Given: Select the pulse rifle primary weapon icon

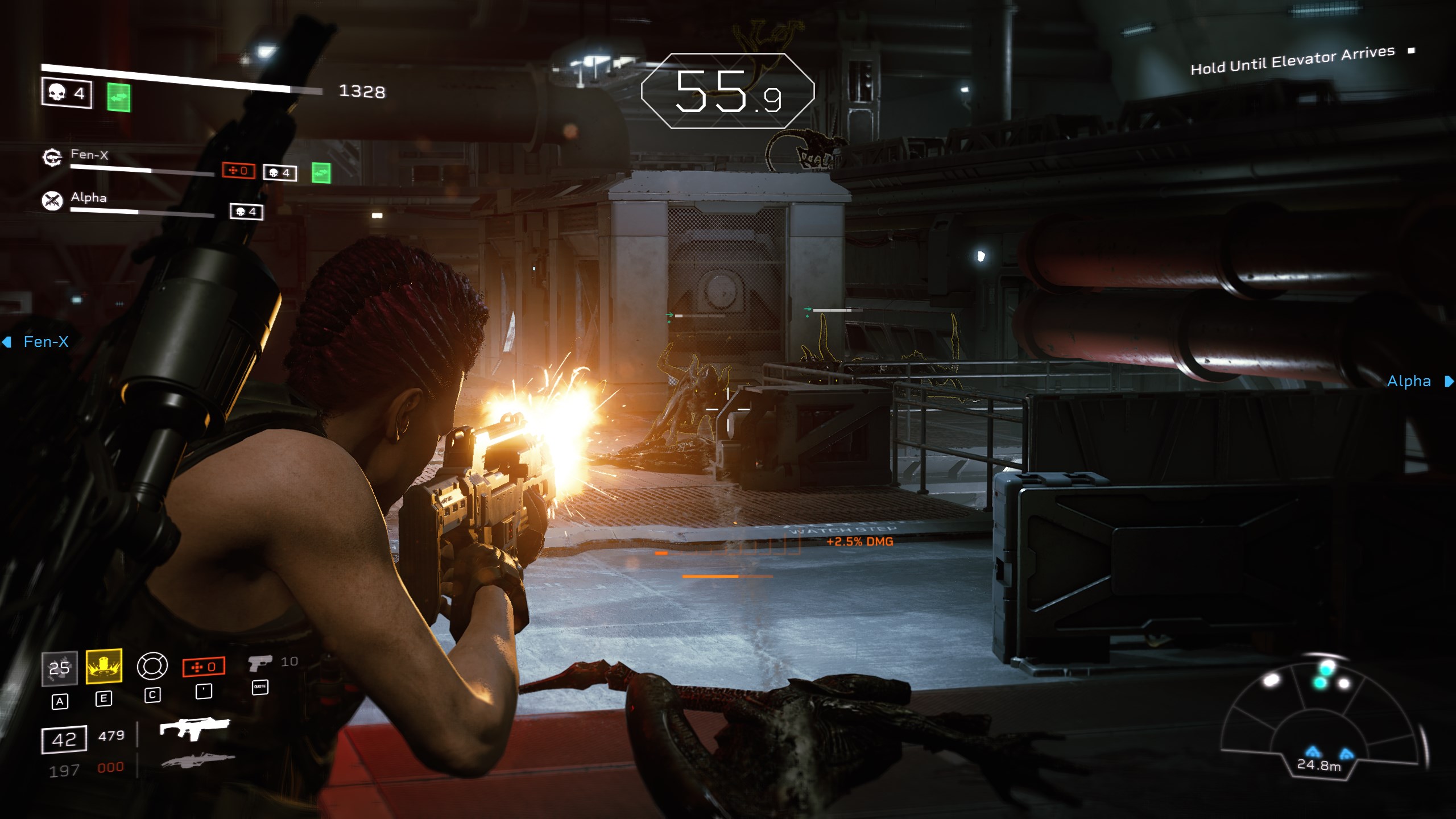Looking at the screenshot, I should [x=194, y=728].
